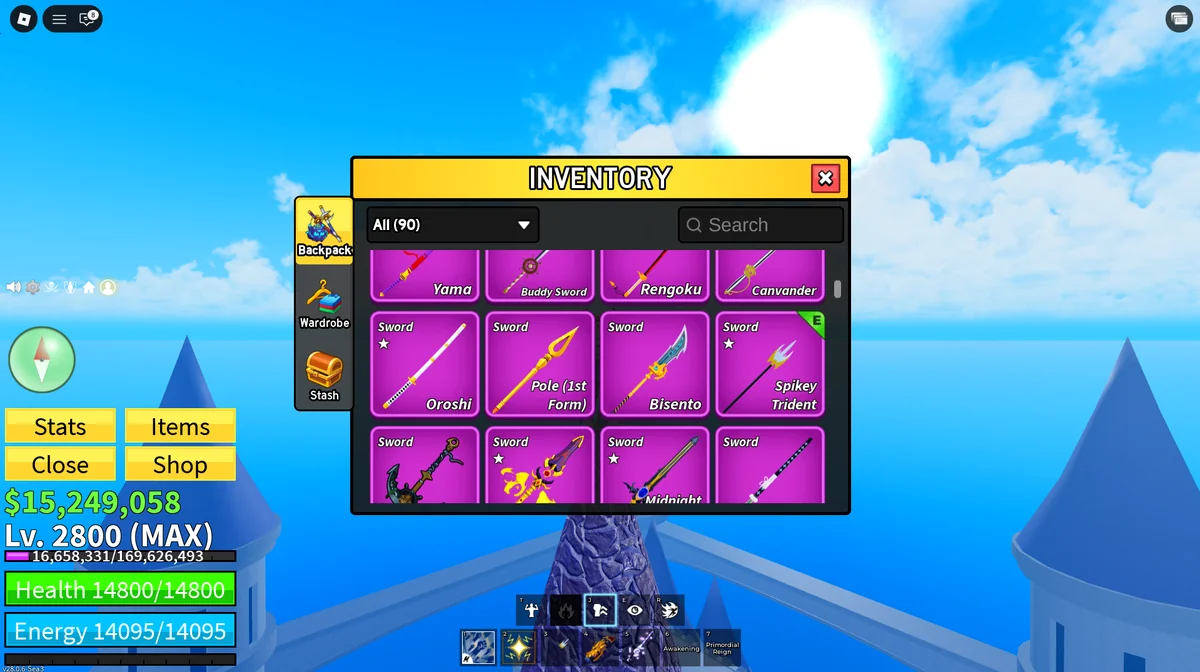Open the Shop

180,465
